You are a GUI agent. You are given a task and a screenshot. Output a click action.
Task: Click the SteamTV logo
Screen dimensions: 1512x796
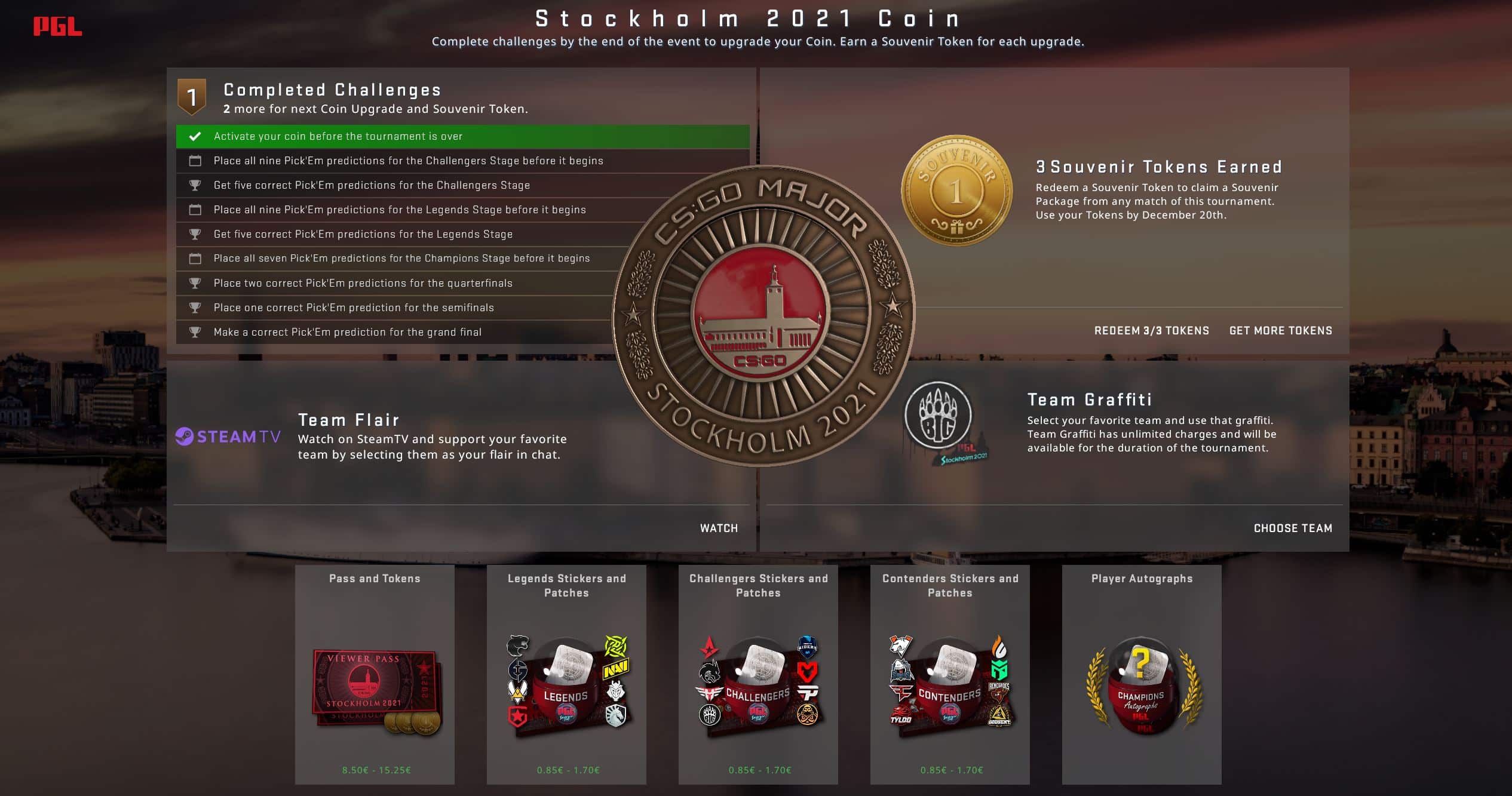pos(228,437)
